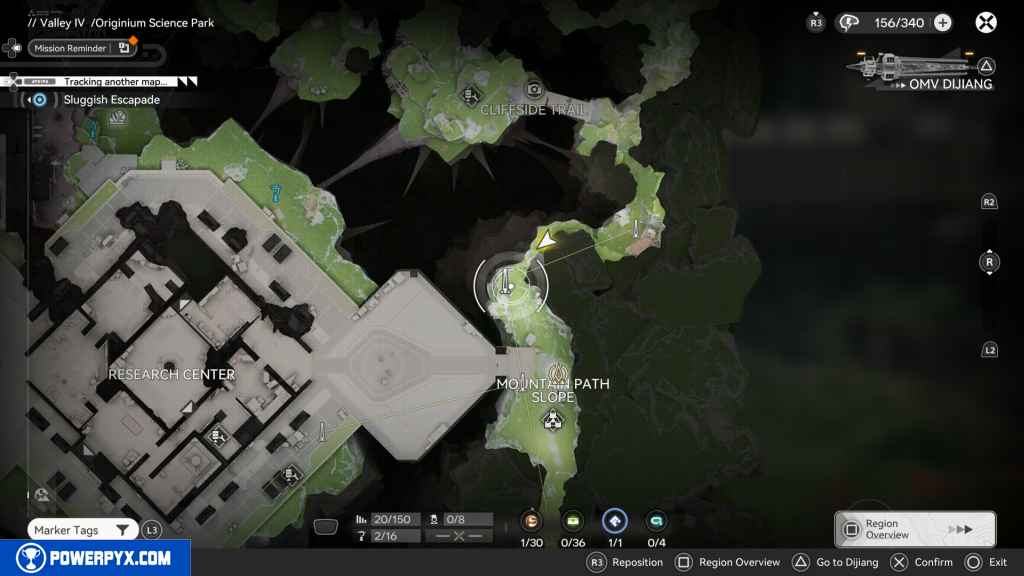
Task: Close the map with the X button
Action: coord(986,22)
